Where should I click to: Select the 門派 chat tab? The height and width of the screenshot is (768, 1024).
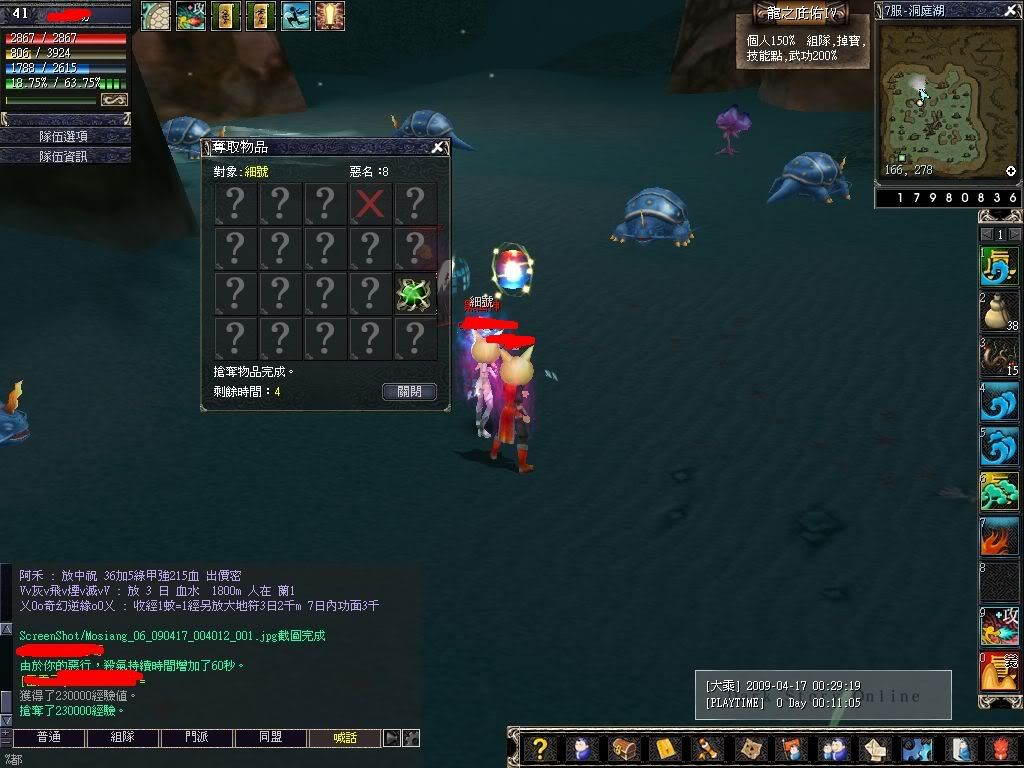coord(197,738)
